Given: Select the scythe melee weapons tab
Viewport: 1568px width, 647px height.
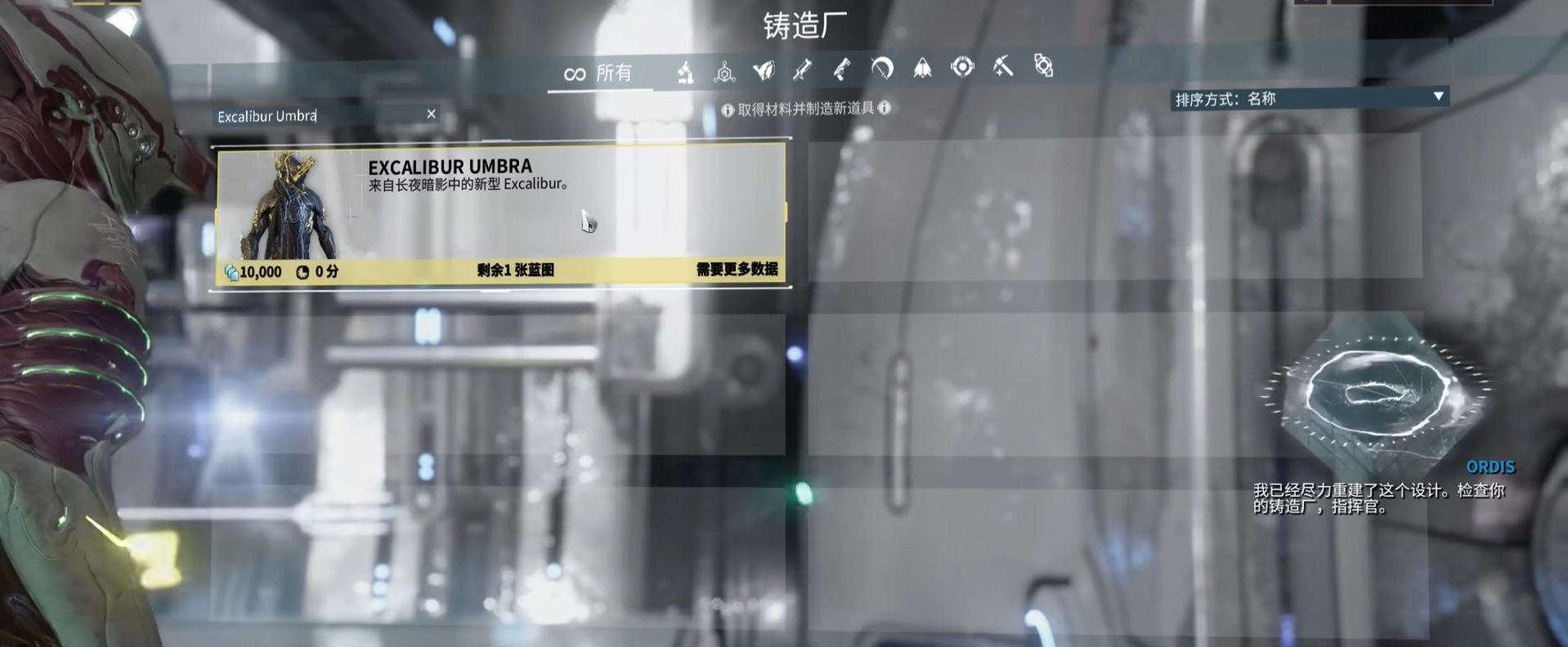Looking at the screenshot, I should (881, 69).
